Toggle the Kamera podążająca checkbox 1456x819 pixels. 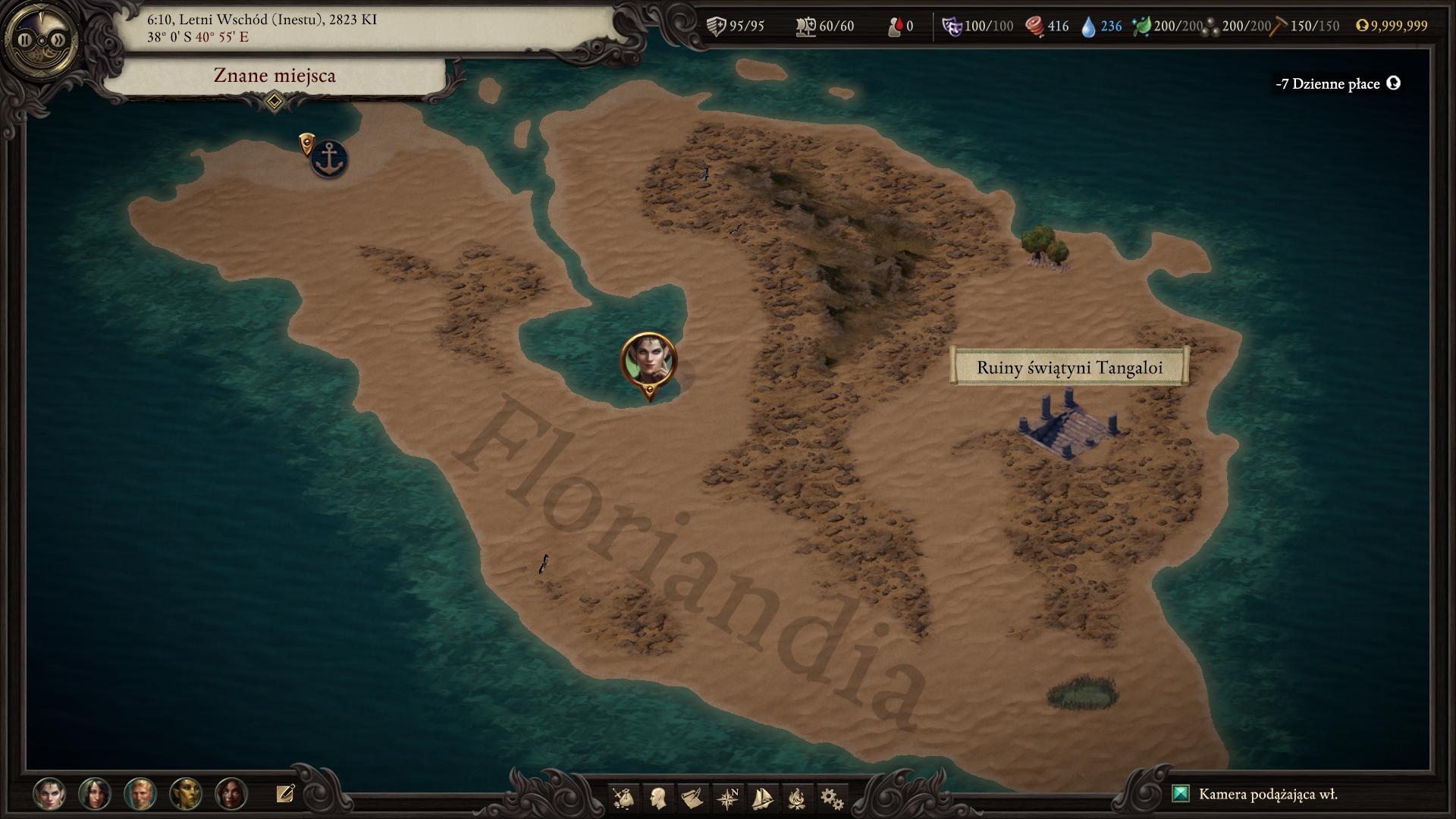point(1181,794)
